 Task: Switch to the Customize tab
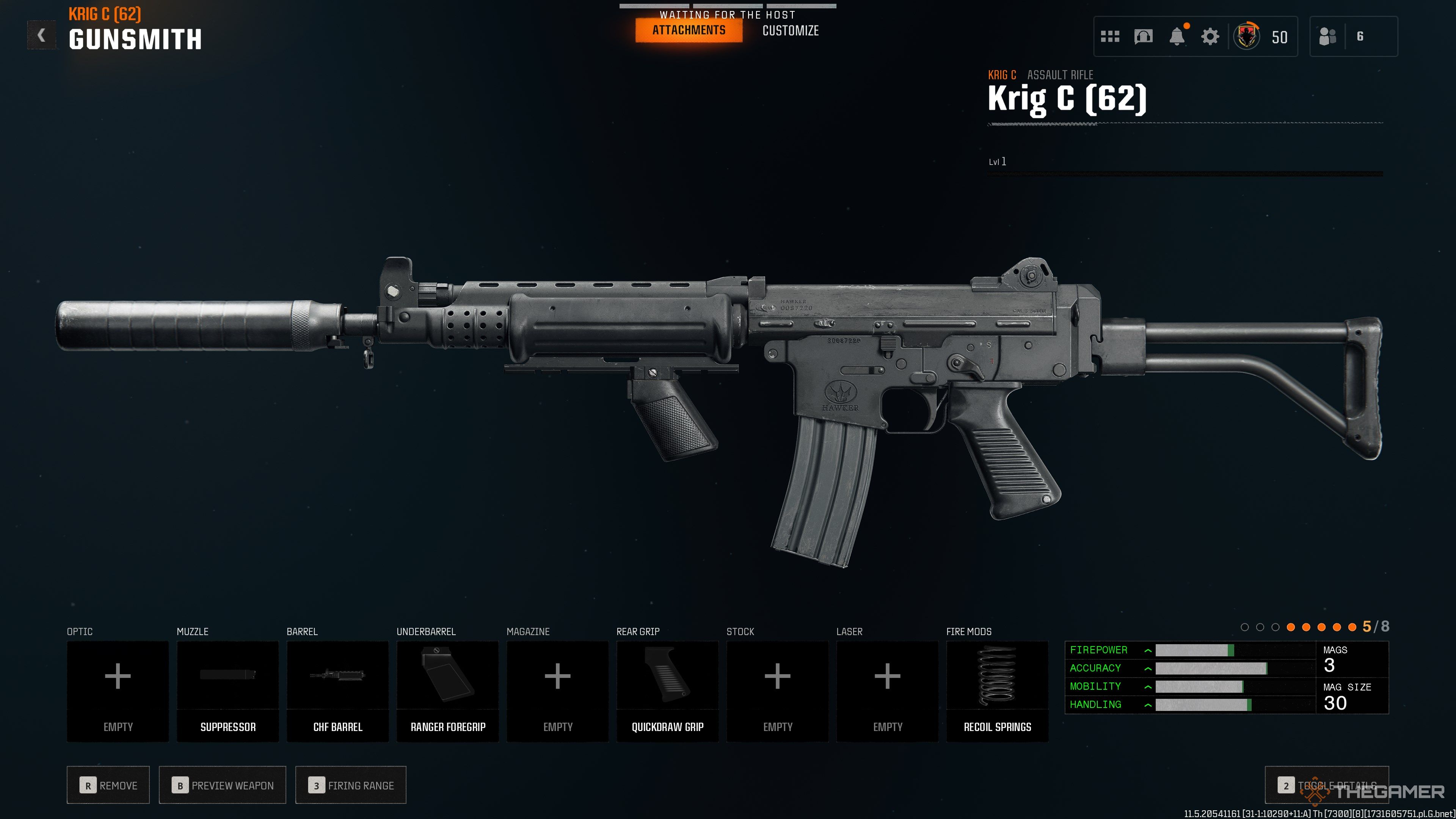(790, 31)
